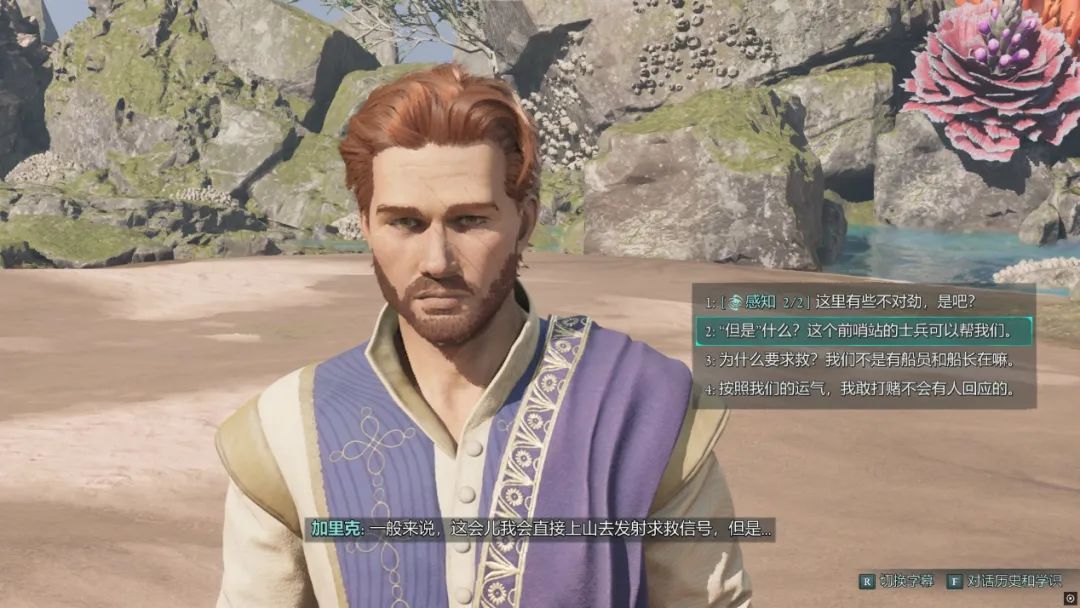Choose the reply about our bad luck 运气
The image size is (1080, 608).
[x=860, y=389]
